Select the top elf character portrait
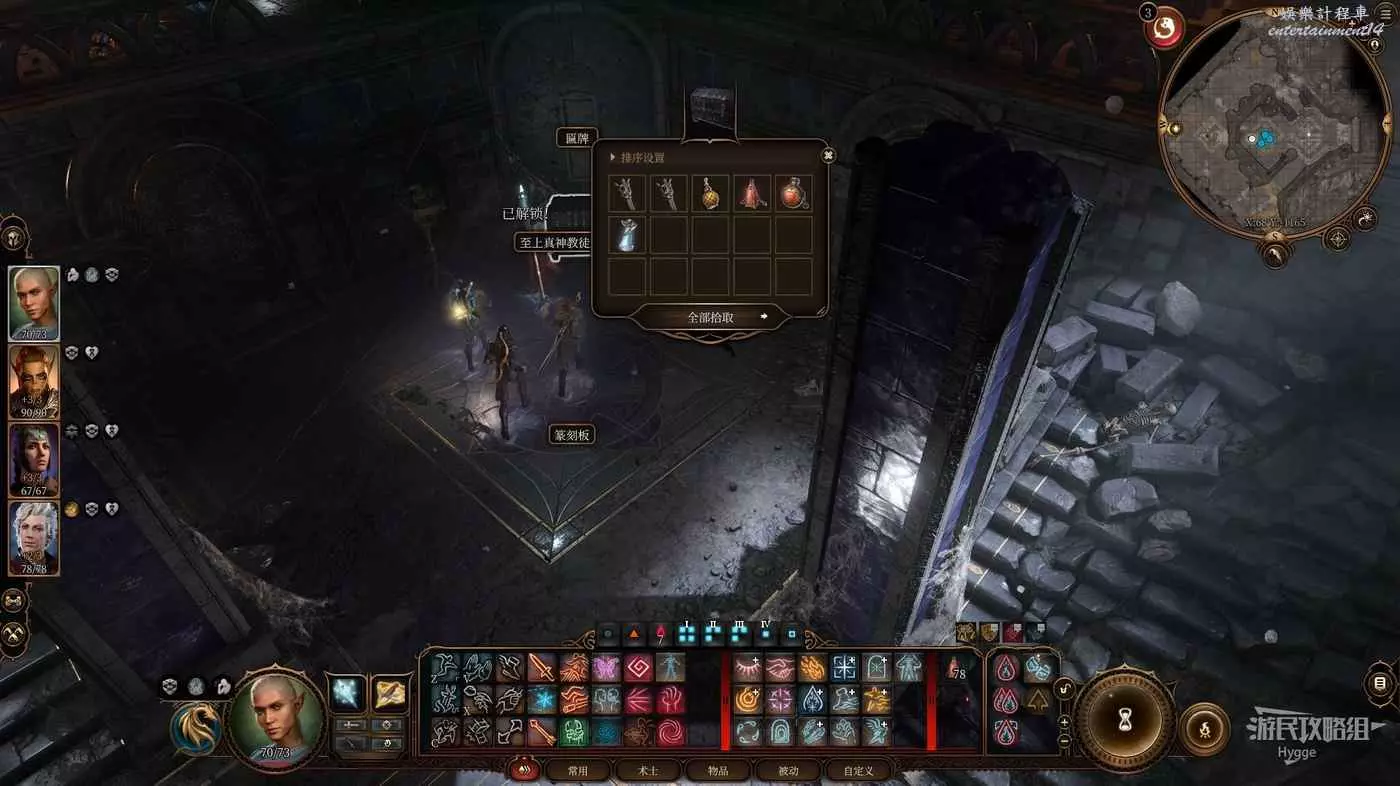This screenshot has height=786, width=1400. coord(34,303)
